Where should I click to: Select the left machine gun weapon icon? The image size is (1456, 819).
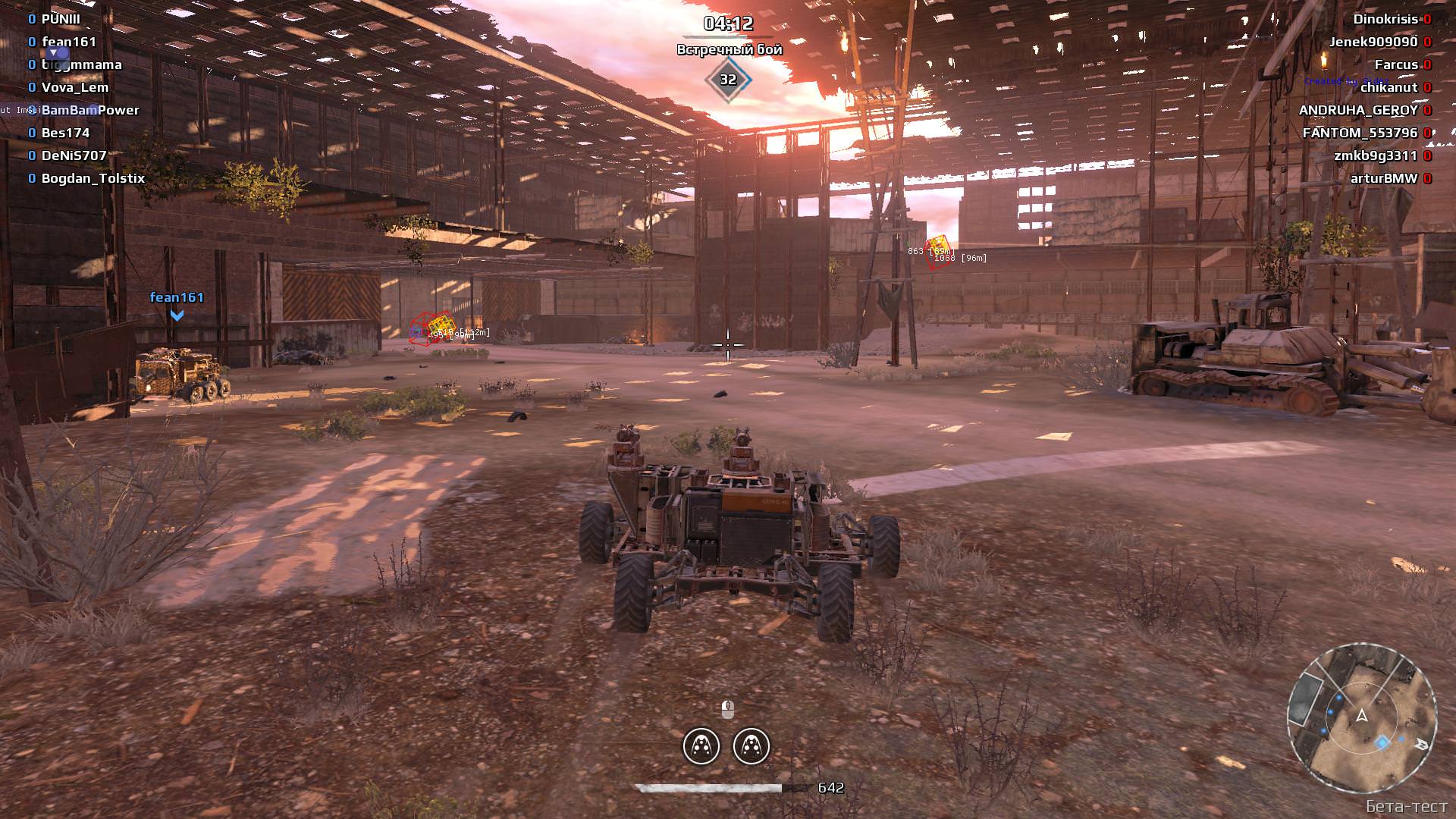702,746
